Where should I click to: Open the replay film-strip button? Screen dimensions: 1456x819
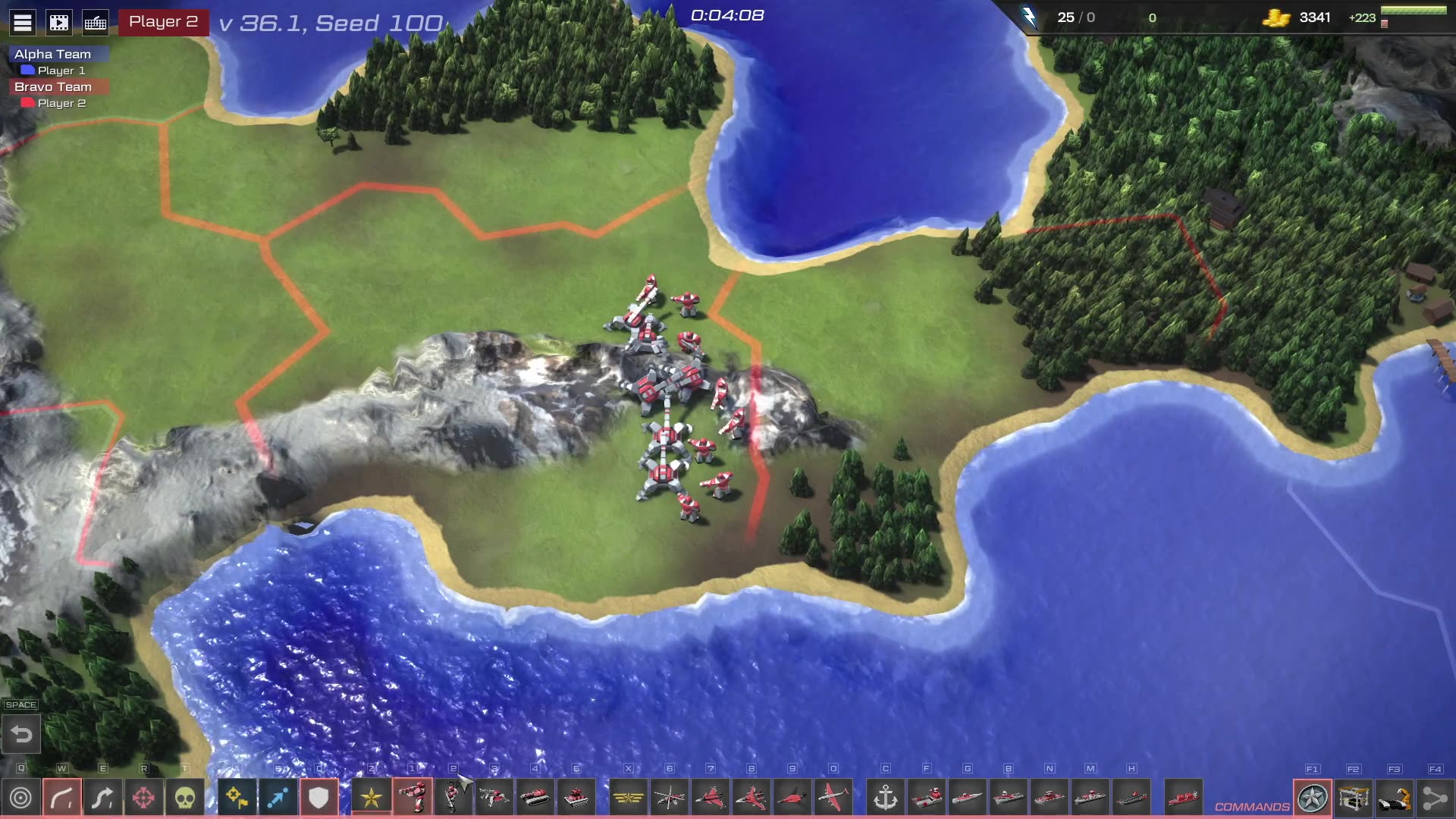click(x=59, y=22)
